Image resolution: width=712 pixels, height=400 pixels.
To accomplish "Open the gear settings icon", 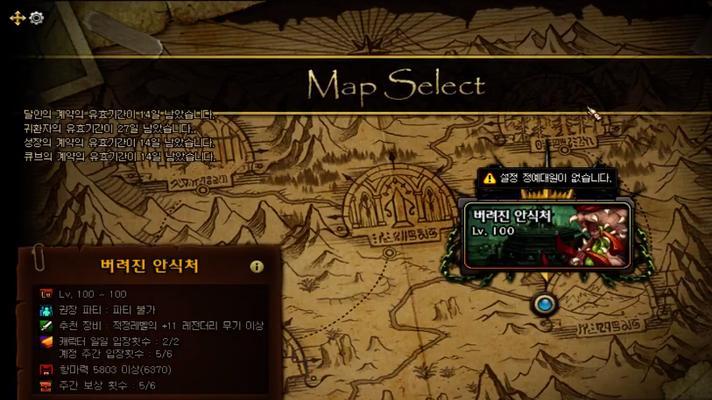I will tap(36, 18).
